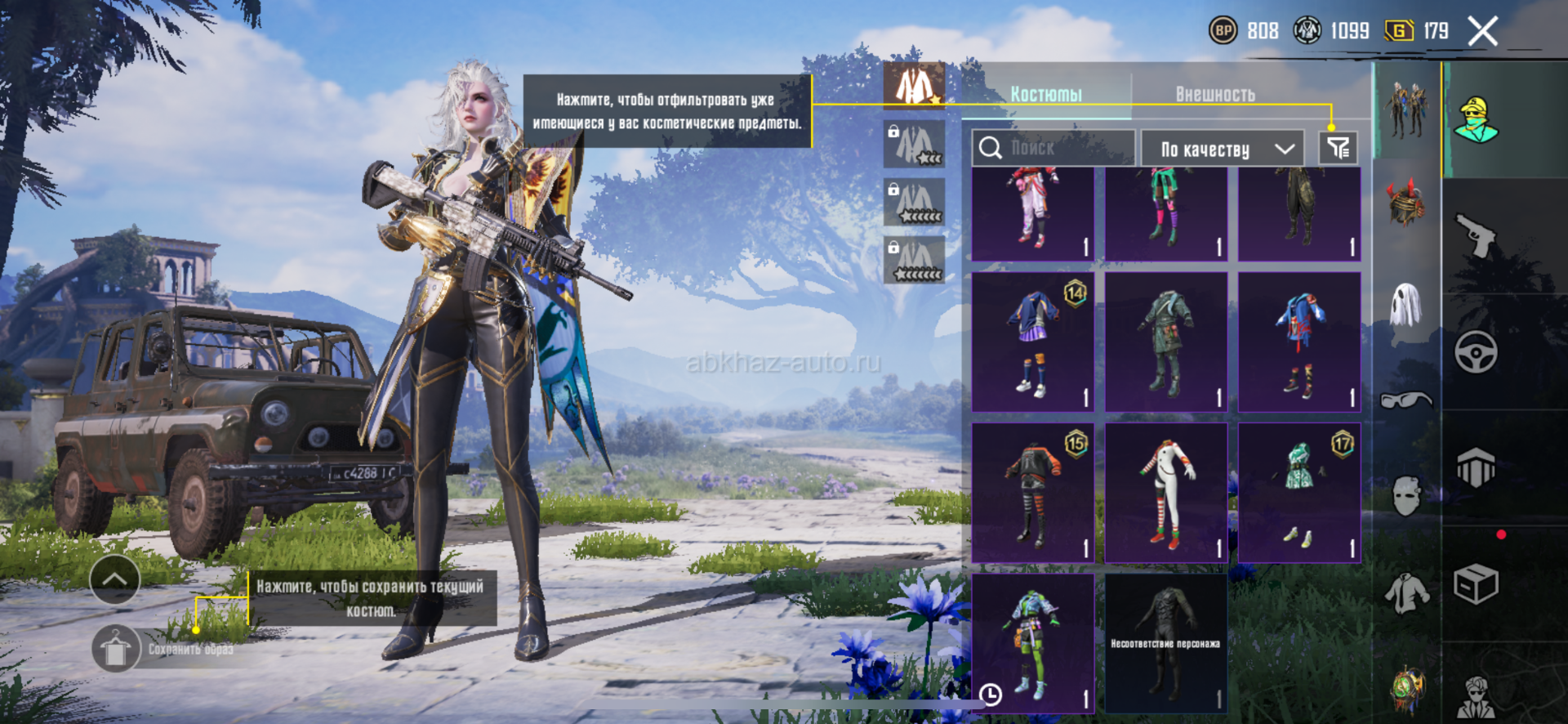Choose the dark green coat costume

(1165, 342)
